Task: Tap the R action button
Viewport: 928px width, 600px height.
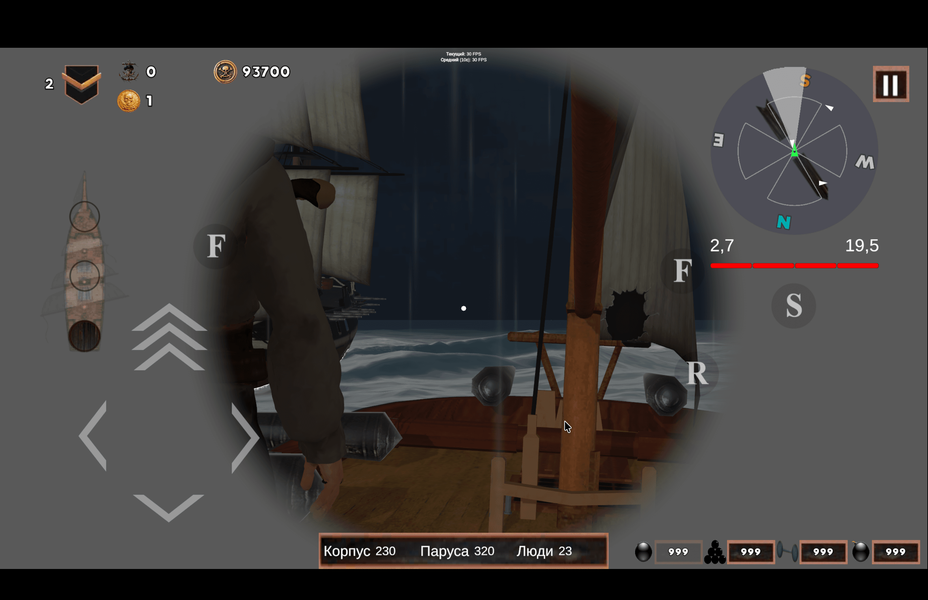Action: 697,374
